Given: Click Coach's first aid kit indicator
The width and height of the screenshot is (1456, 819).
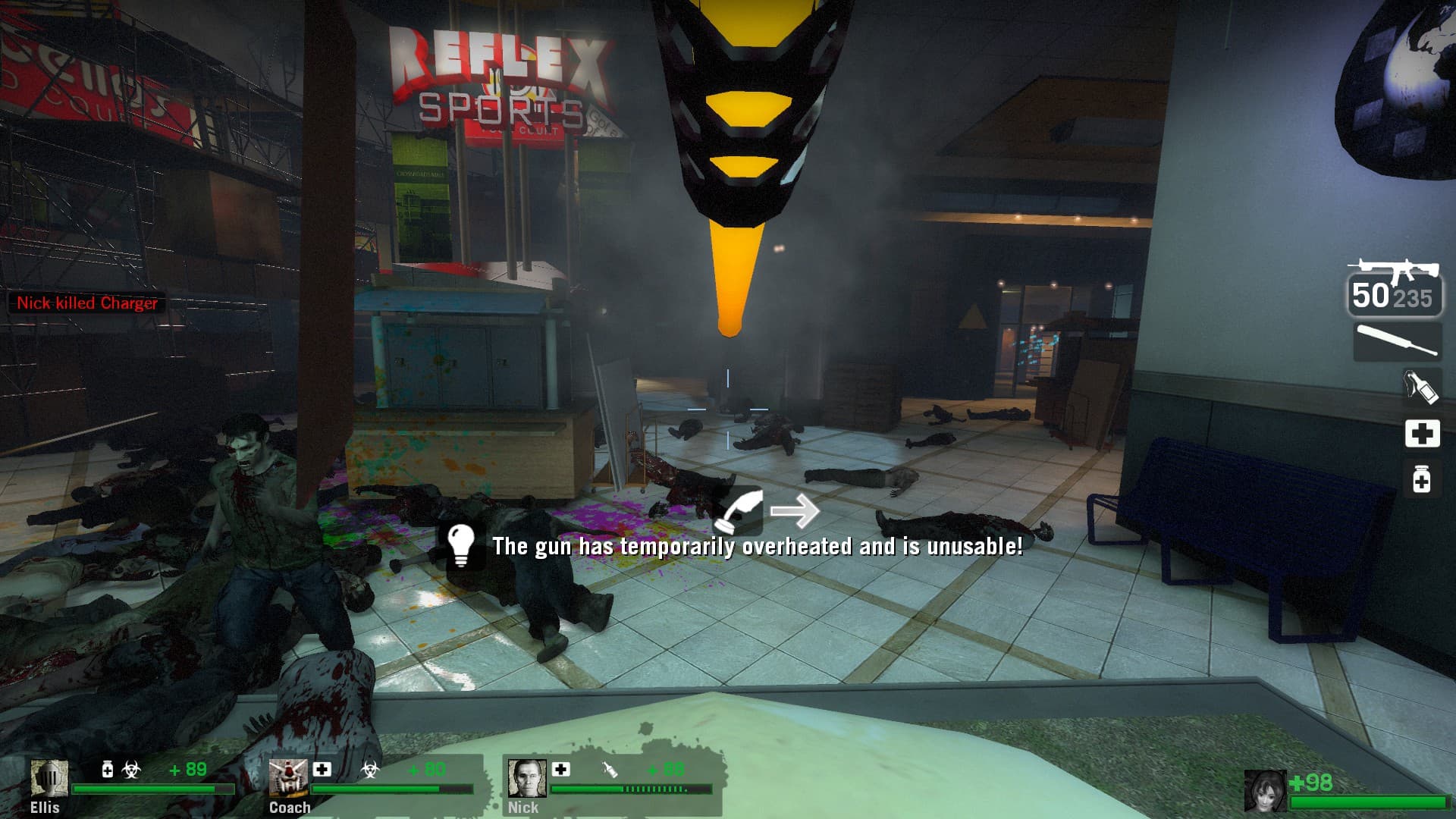Looking at the screenshot, I should tap(322, 769).
